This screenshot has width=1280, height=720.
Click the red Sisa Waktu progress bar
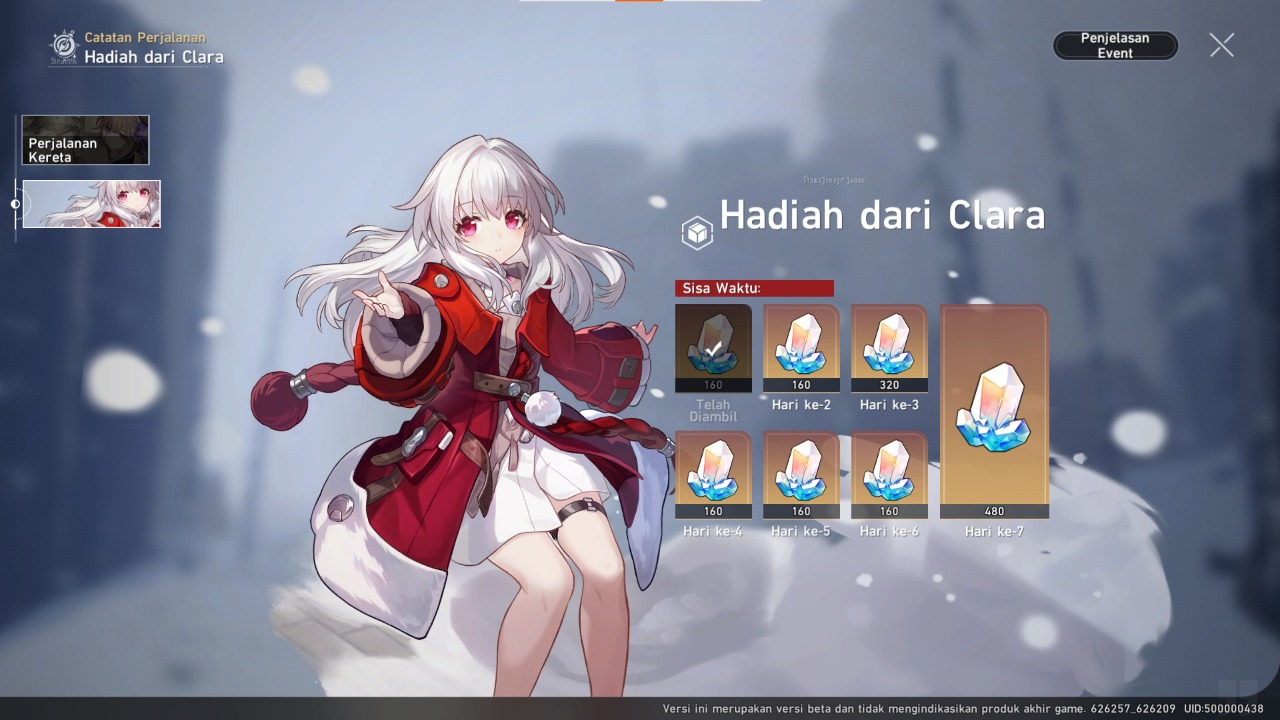[754, 288]
